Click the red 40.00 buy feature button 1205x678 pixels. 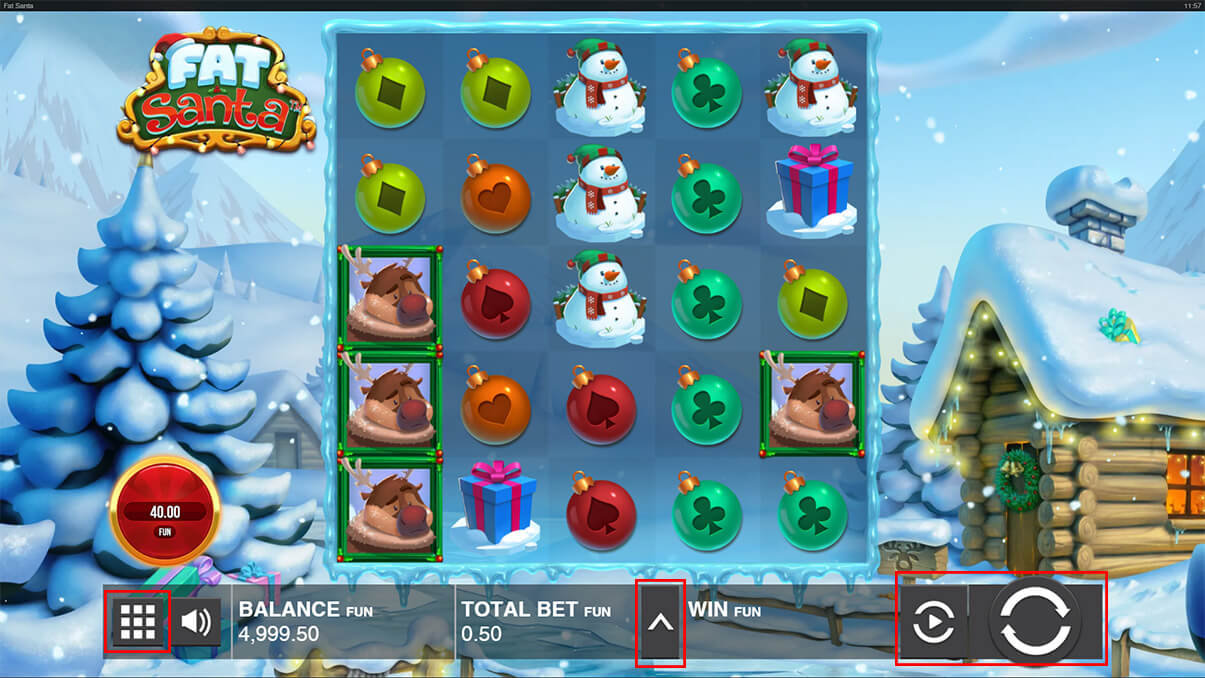[x=164, y=511]
